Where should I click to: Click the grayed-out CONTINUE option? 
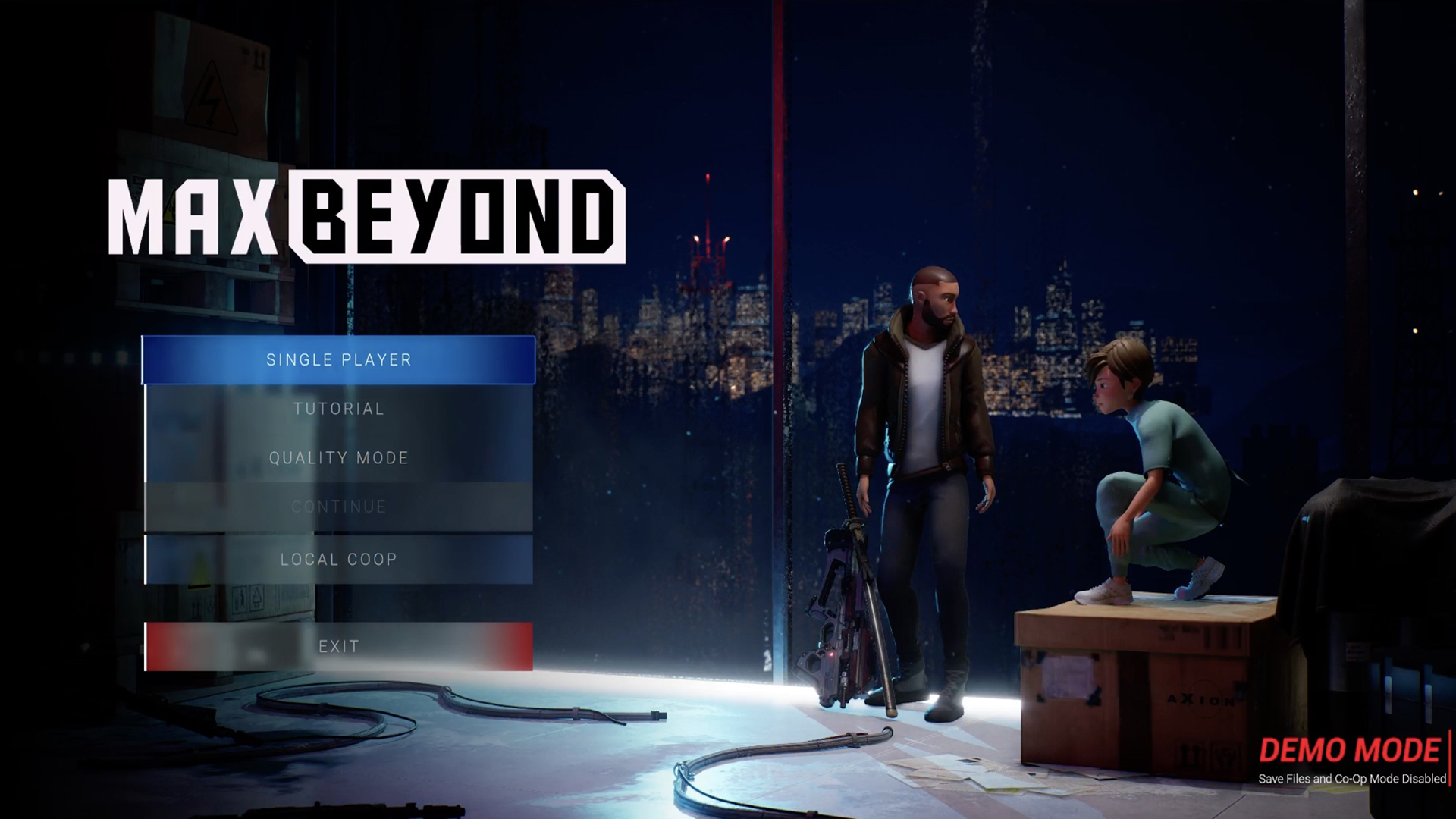tap(338, 507)
